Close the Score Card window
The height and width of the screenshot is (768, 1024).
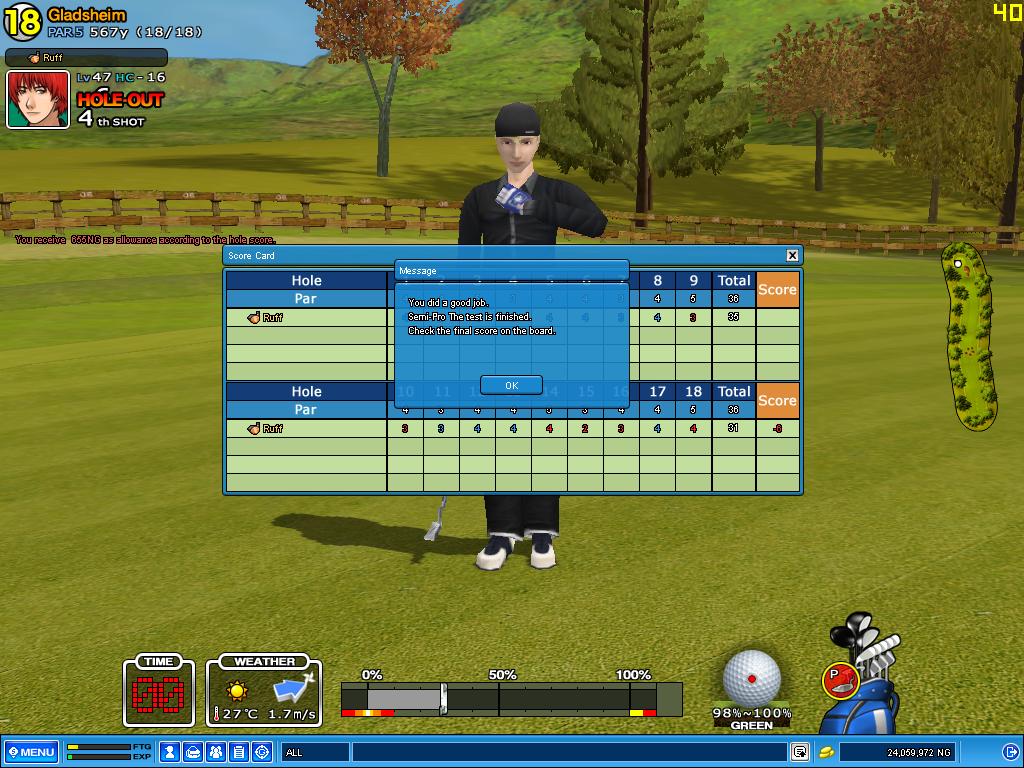coord(792,256)
